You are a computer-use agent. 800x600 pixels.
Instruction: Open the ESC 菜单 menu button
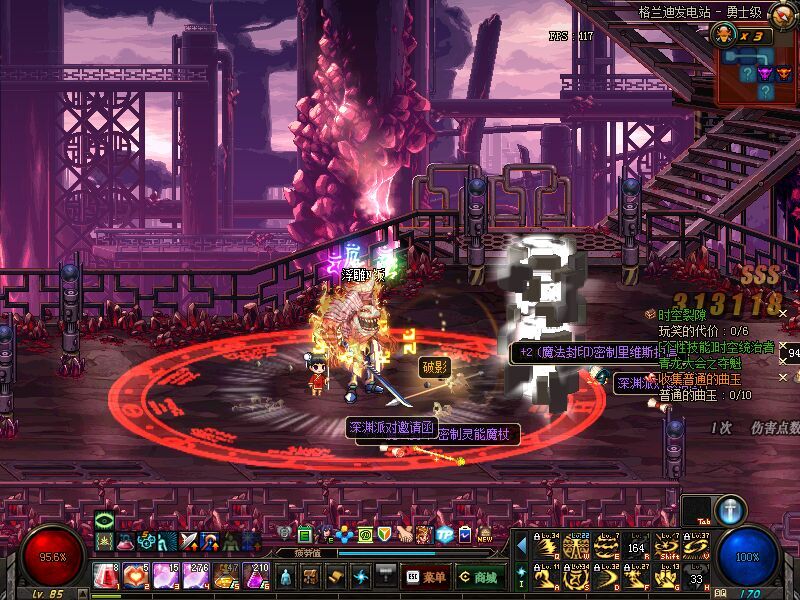[426, 577]
